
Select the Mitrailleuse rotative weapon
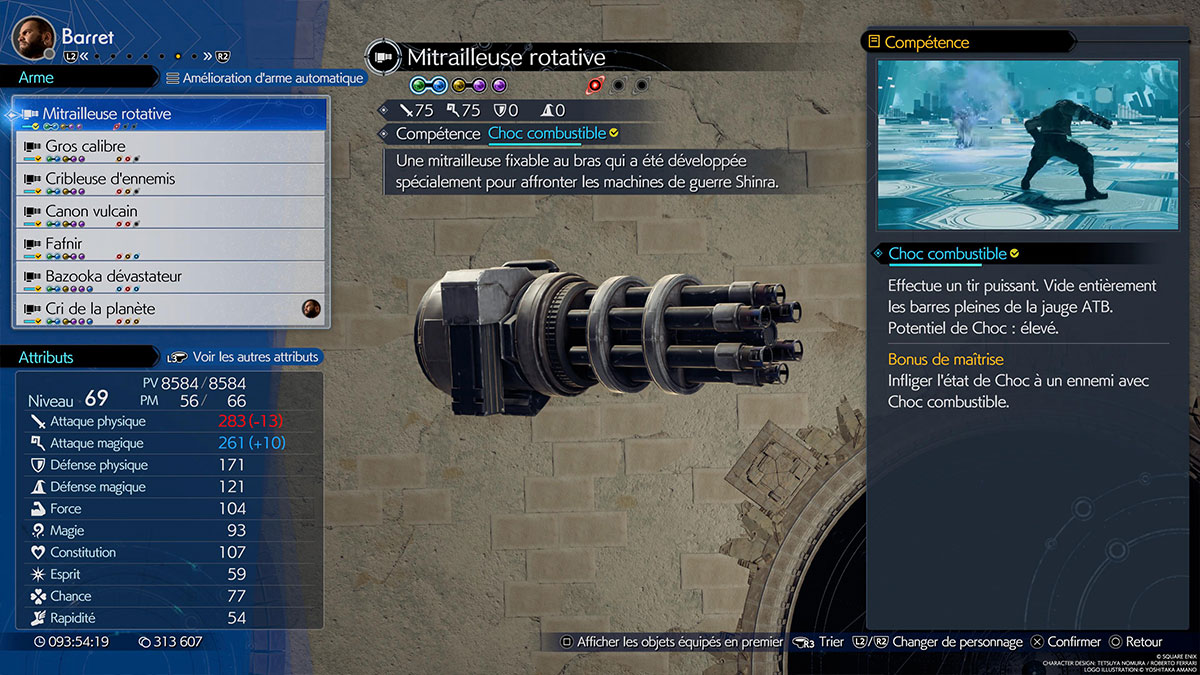coord(170,114)
